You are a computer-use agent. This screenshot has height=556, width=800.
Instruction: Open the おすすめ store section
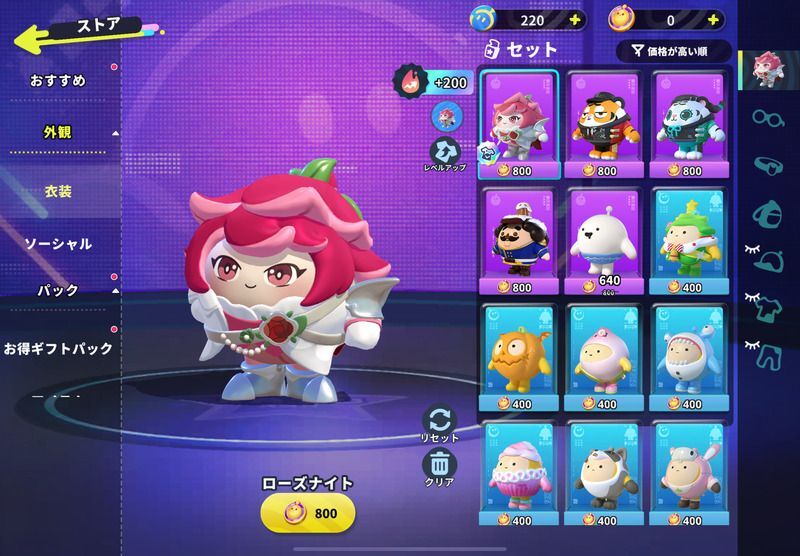click(58, 80)
